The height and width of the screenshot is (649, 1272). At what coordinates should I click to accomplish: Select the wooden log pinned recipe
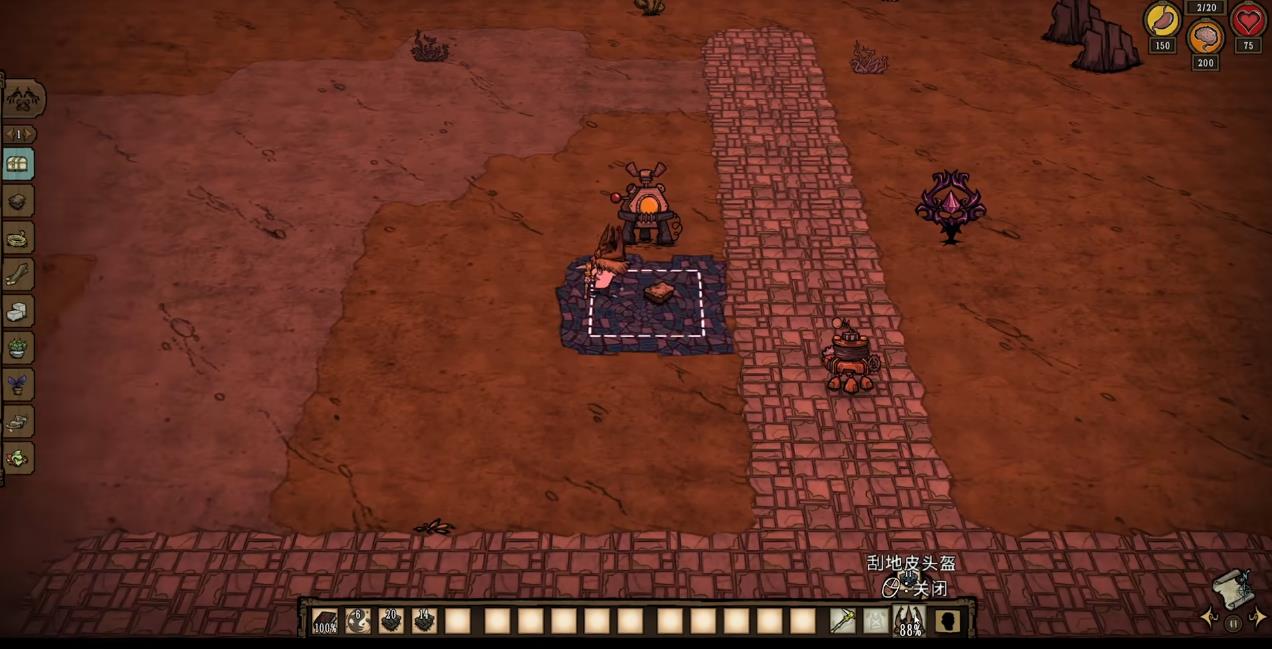click(18, 275)
